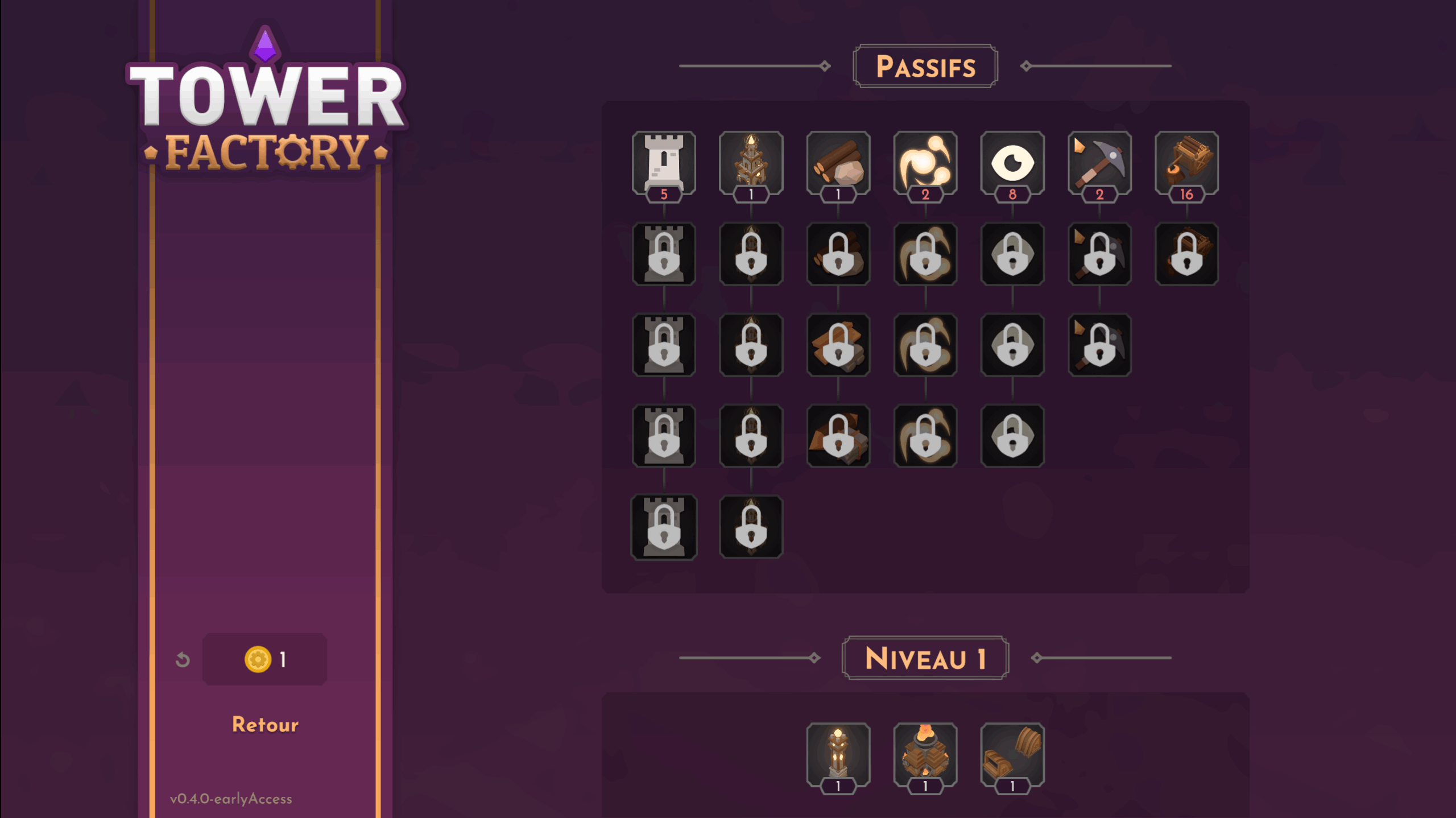Pick the white eye passive

coord(1012,163)
